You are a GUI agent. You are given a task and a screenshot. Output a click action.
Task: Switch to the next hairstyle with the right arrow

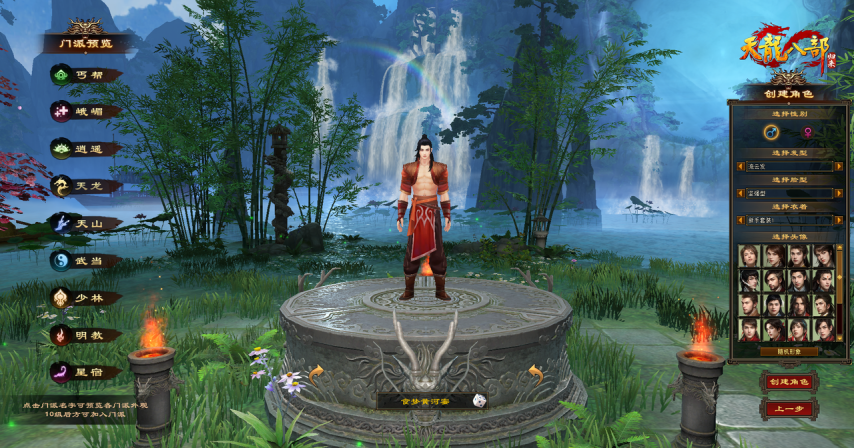[840, 167]
